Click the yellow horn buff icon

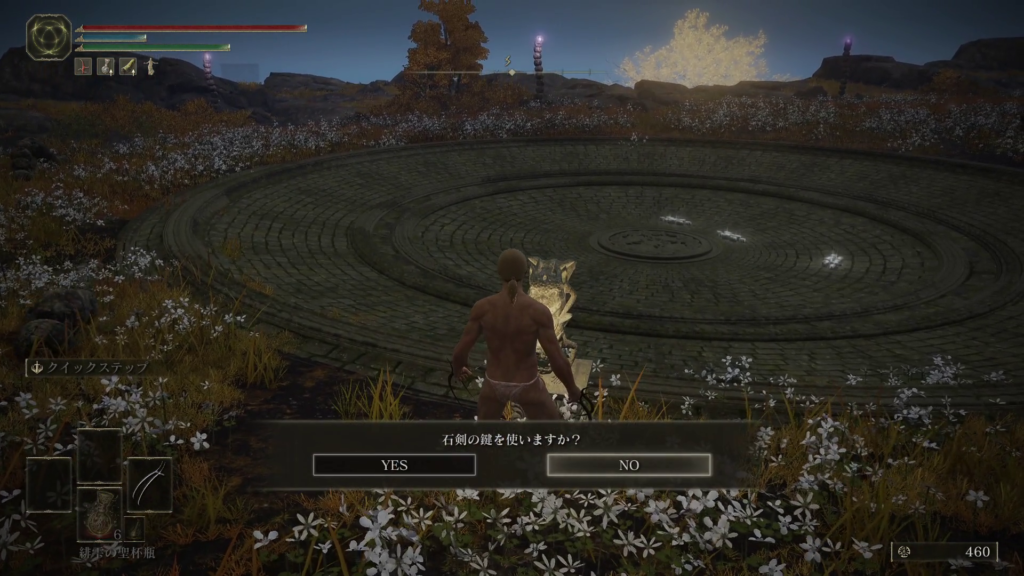pyautogui.click(x=128, y=67)
